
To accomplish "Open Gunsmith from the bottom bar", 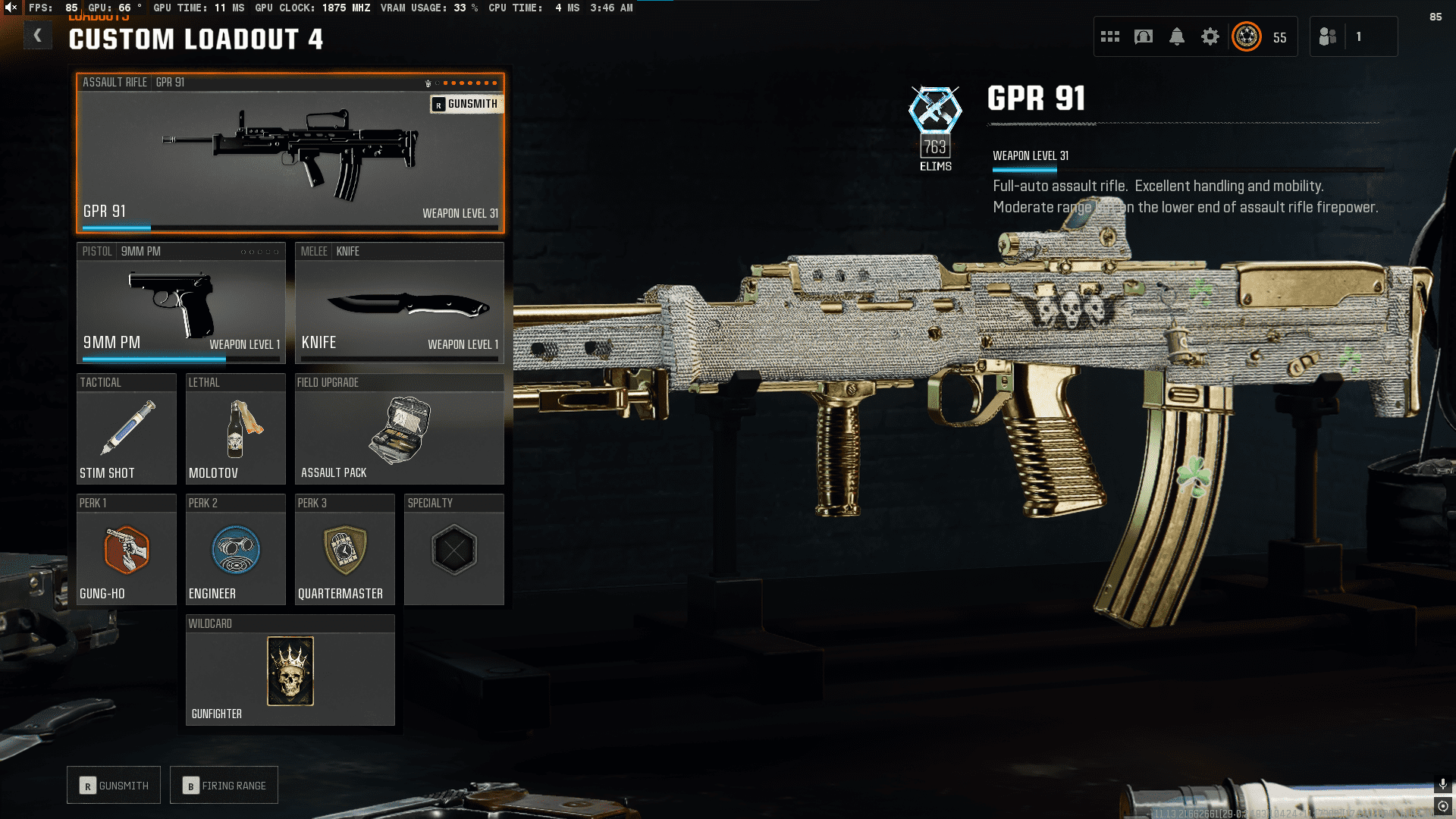I will (114, 786).
